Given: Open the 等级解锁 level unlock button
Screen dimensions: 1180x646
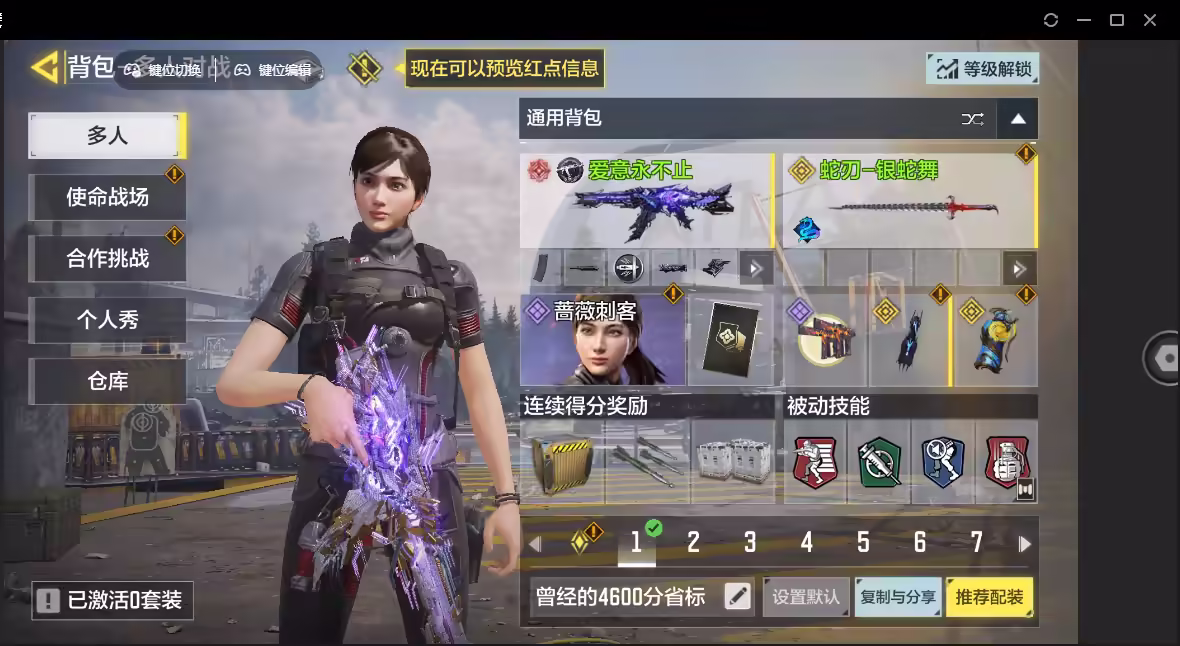Looking at the screenshot, I should pyautogui.click(x=982, y=68).
